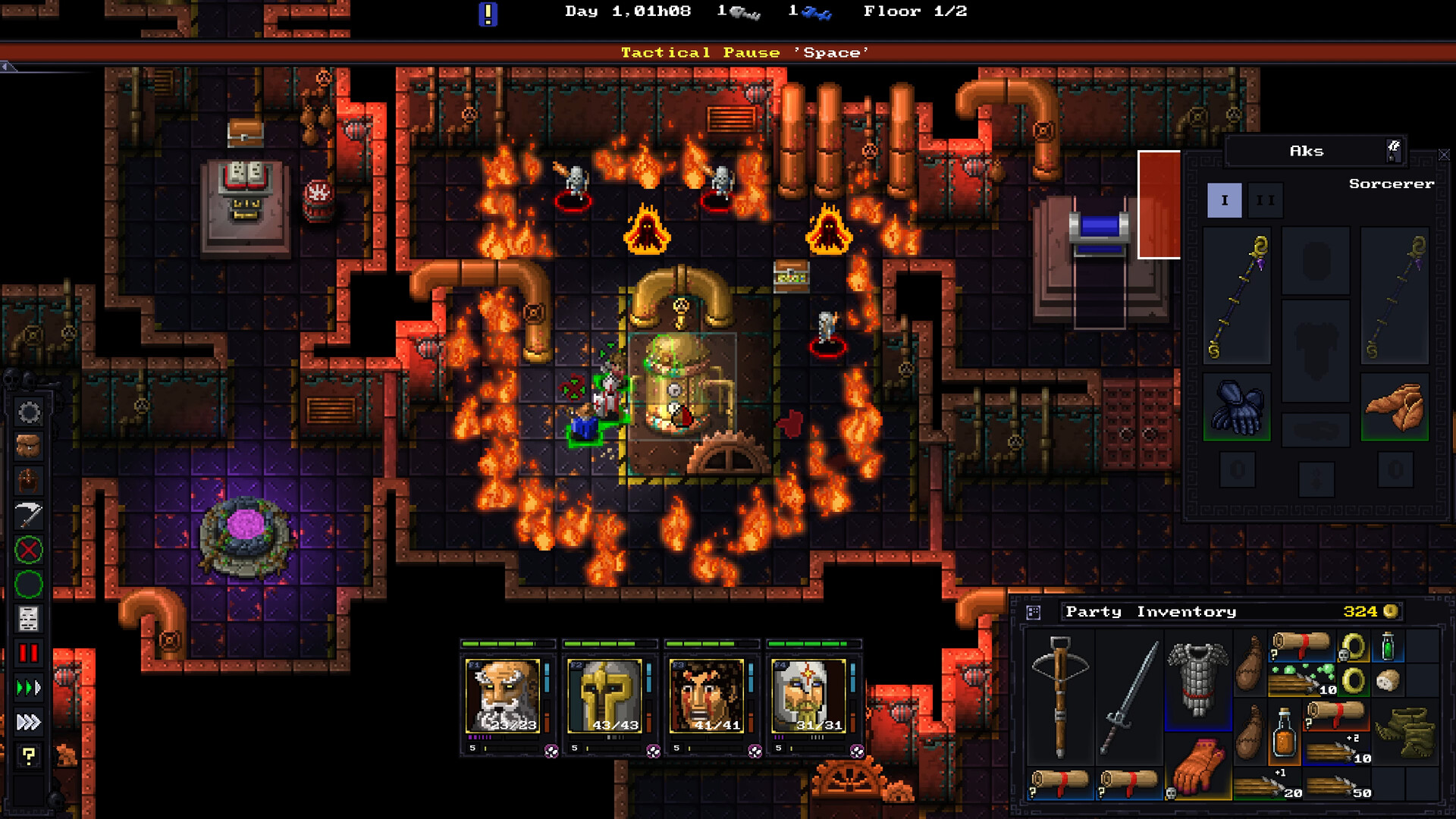This screenshot has height=819, width=1456.
Task: Click the green vial in inventory
Action: click(1388, 646)
